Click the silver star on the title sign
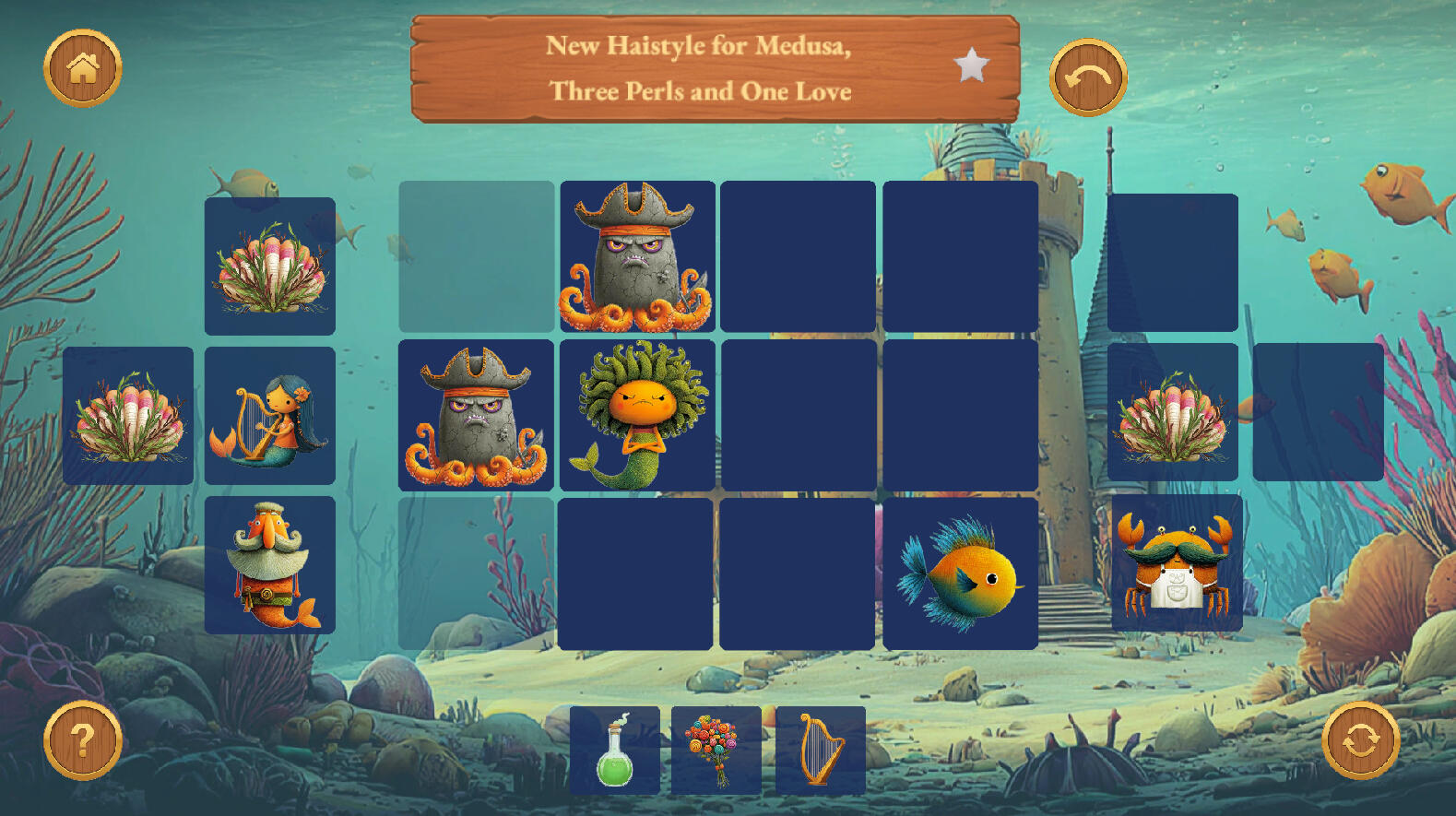 tap(971, 66)
